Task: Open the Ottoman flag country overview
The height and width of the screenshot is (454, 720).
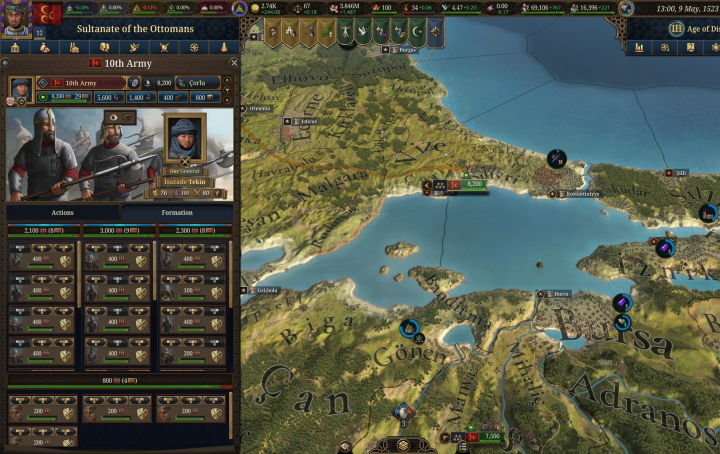Action: (47, 16)
